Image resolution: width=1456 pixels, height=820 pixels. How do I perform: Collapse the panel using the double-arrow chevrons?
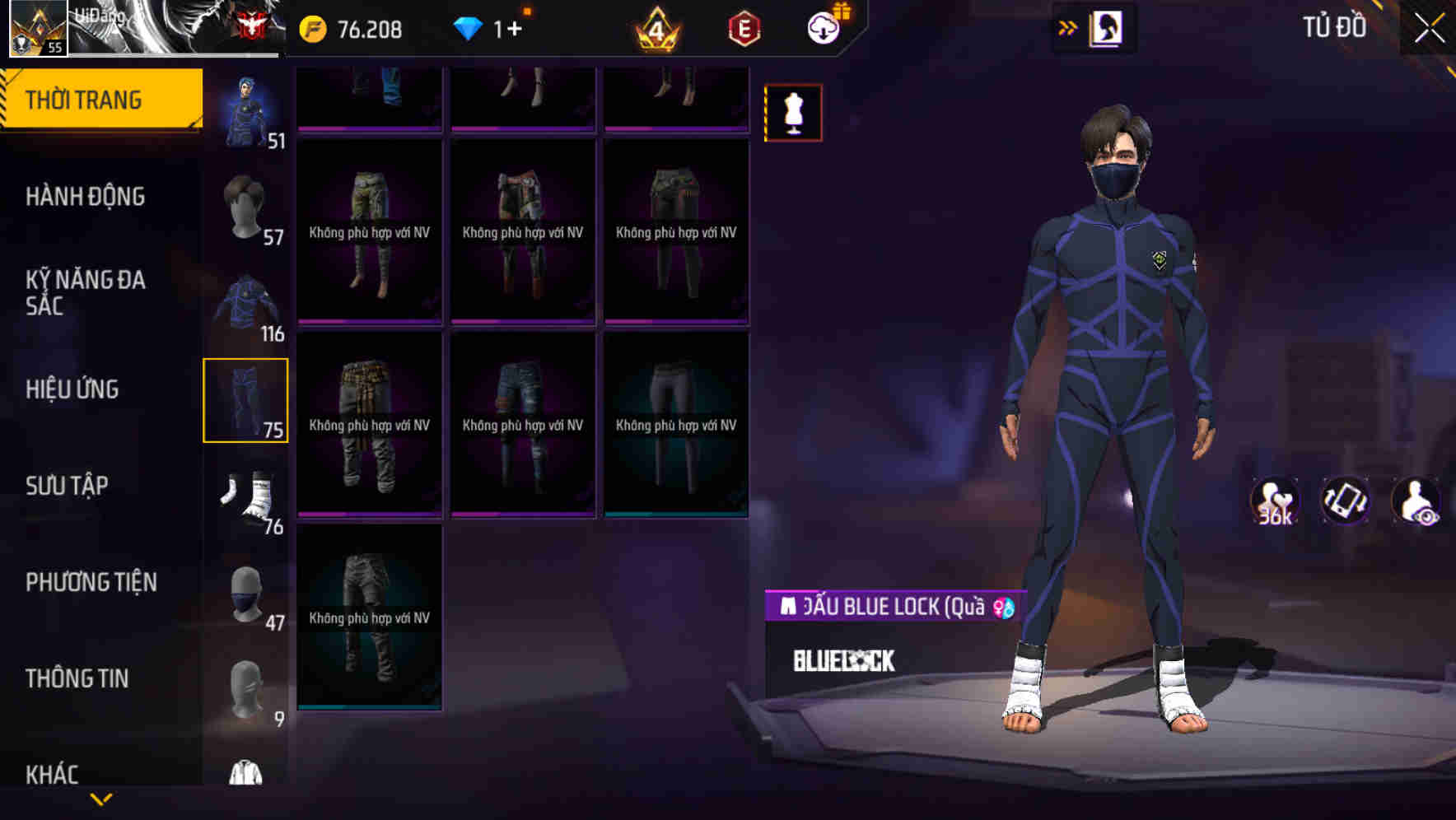pyautogui.click(x=1067, y=27)
